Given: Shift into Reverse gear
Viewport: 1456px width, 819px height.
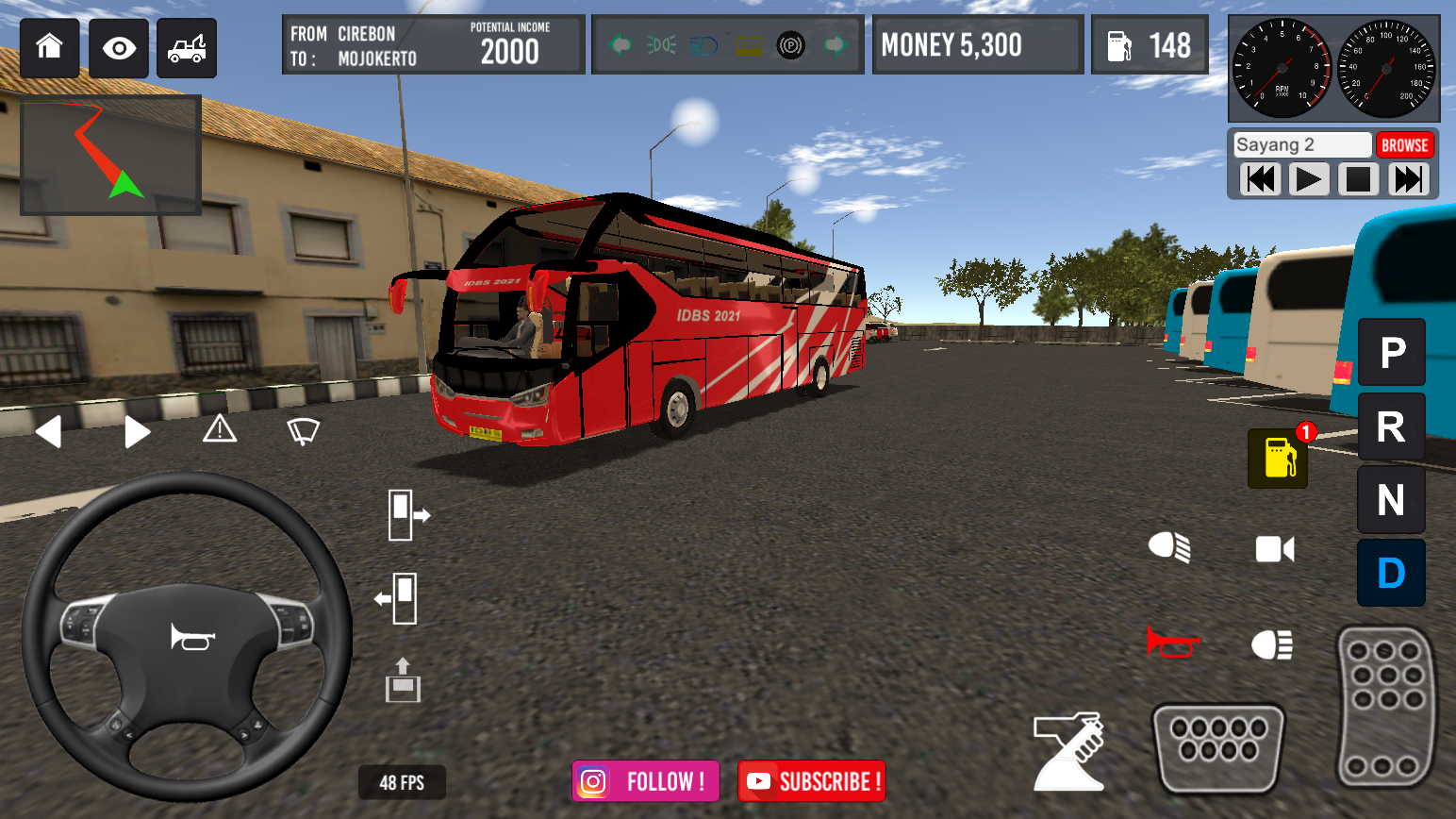Looking at the screenshot, I should (x=1391, y=426).
